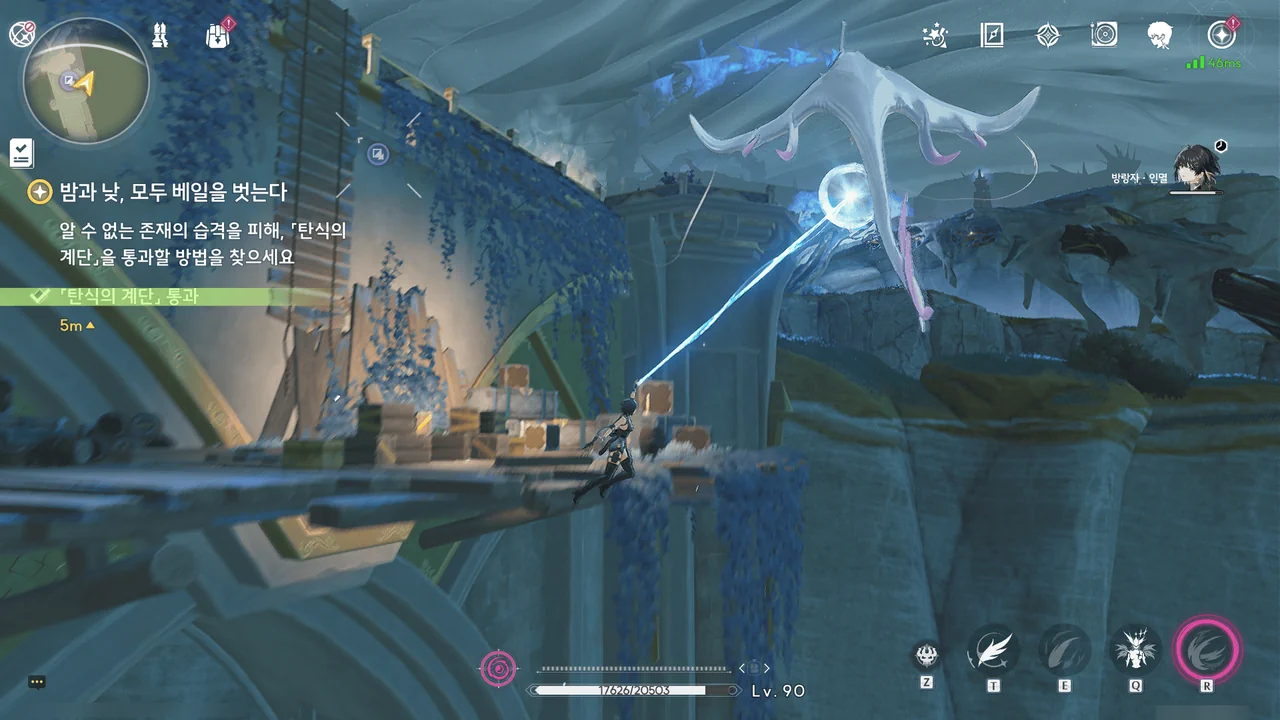Use the skull-faced skill above Z

pos(927,656)
